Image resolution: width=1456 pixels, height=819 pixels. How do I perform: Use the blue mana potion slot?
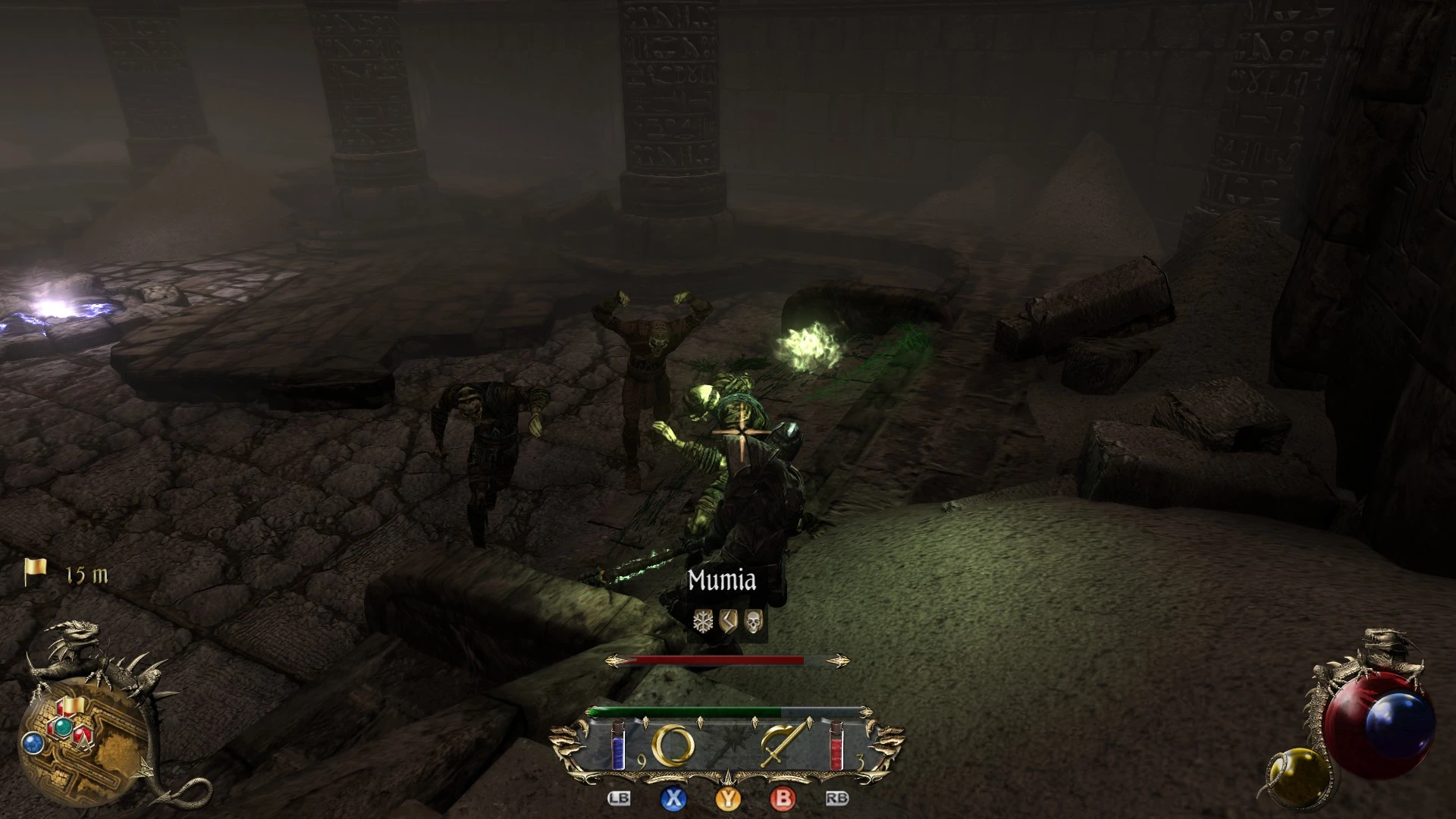618,745
